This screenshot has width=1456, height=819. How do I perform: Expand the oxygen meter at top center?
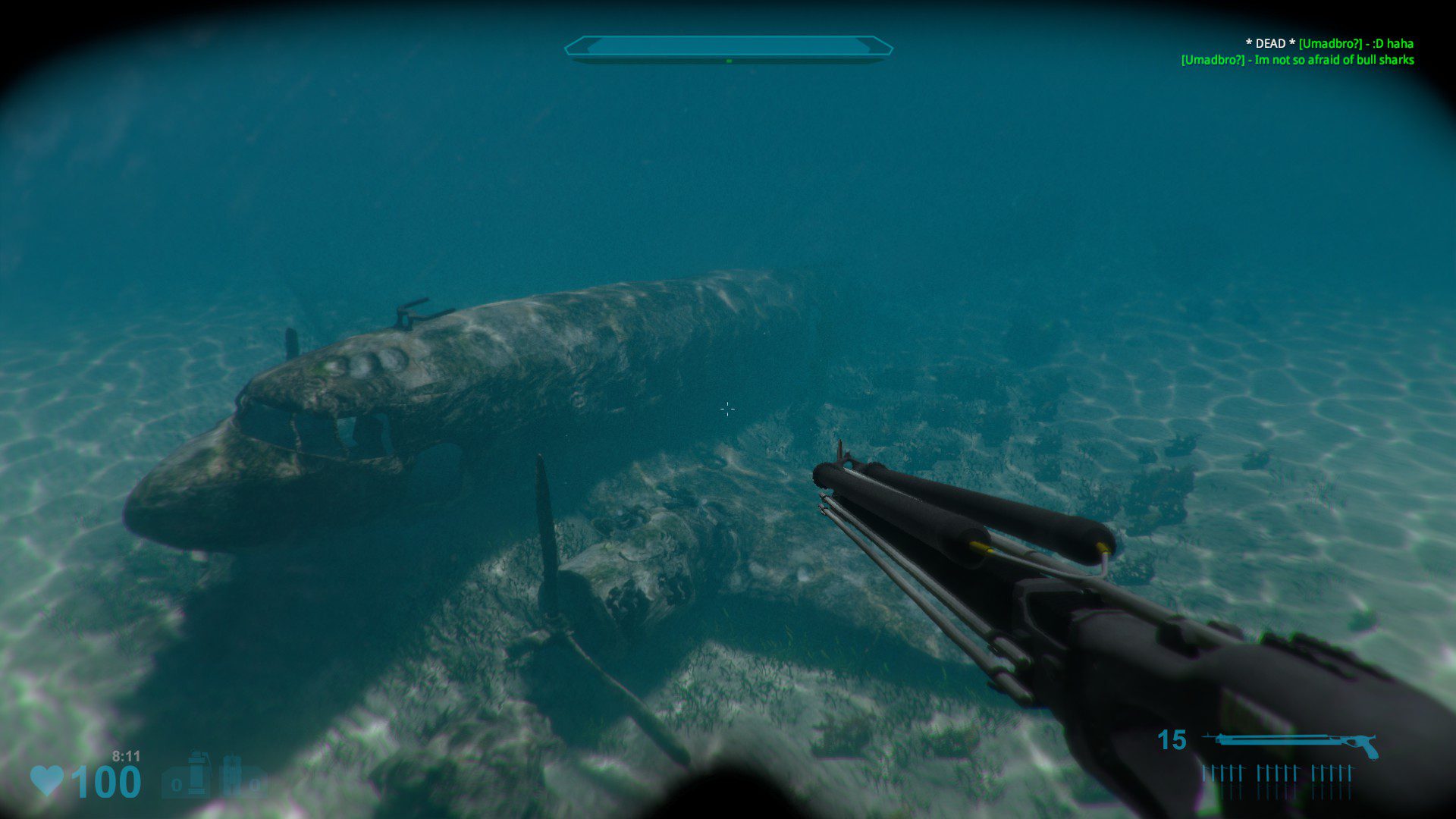tap(728, 44)
